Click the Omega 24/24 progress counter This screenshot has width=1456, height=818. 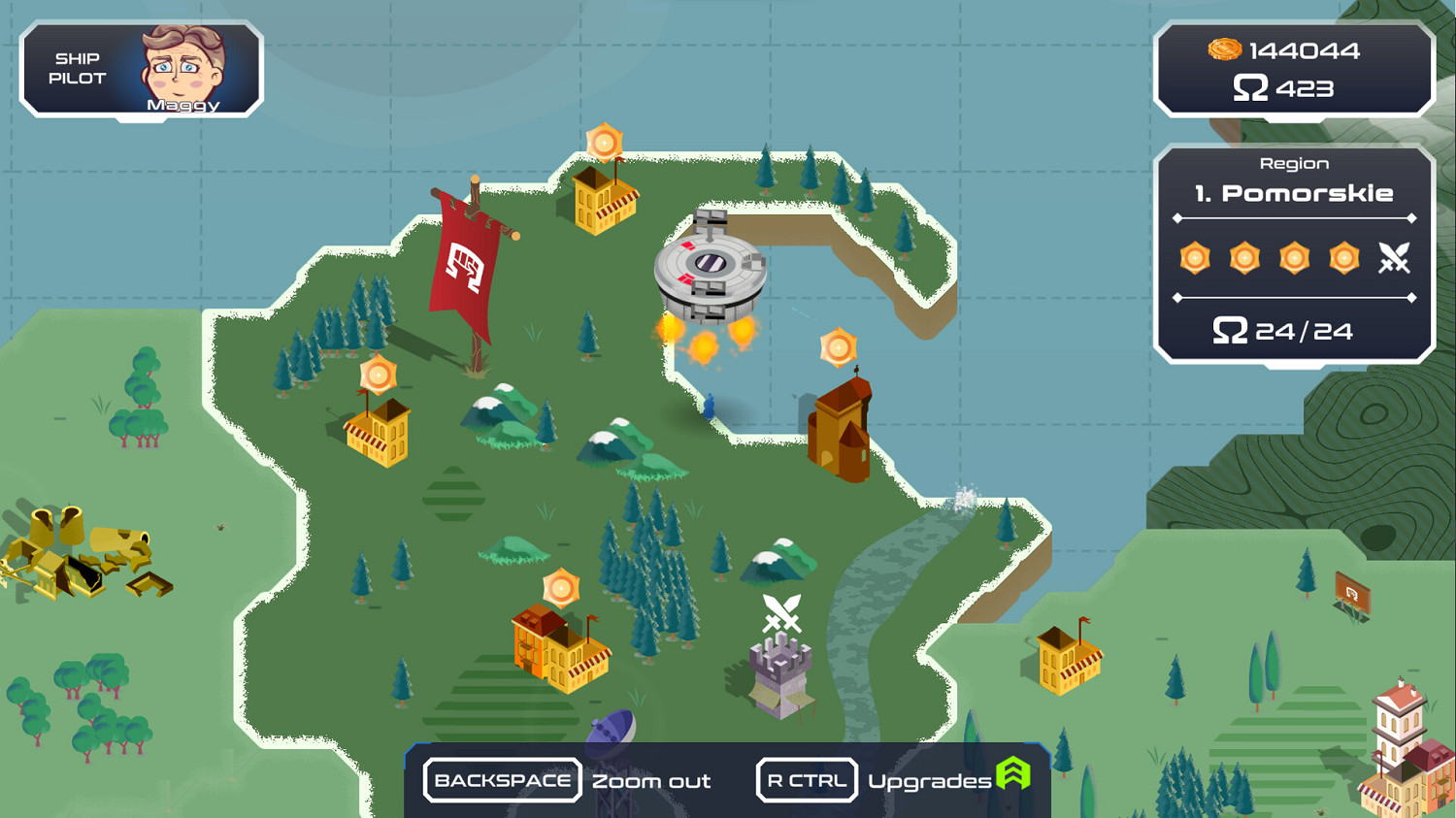tap(1281, 331)
